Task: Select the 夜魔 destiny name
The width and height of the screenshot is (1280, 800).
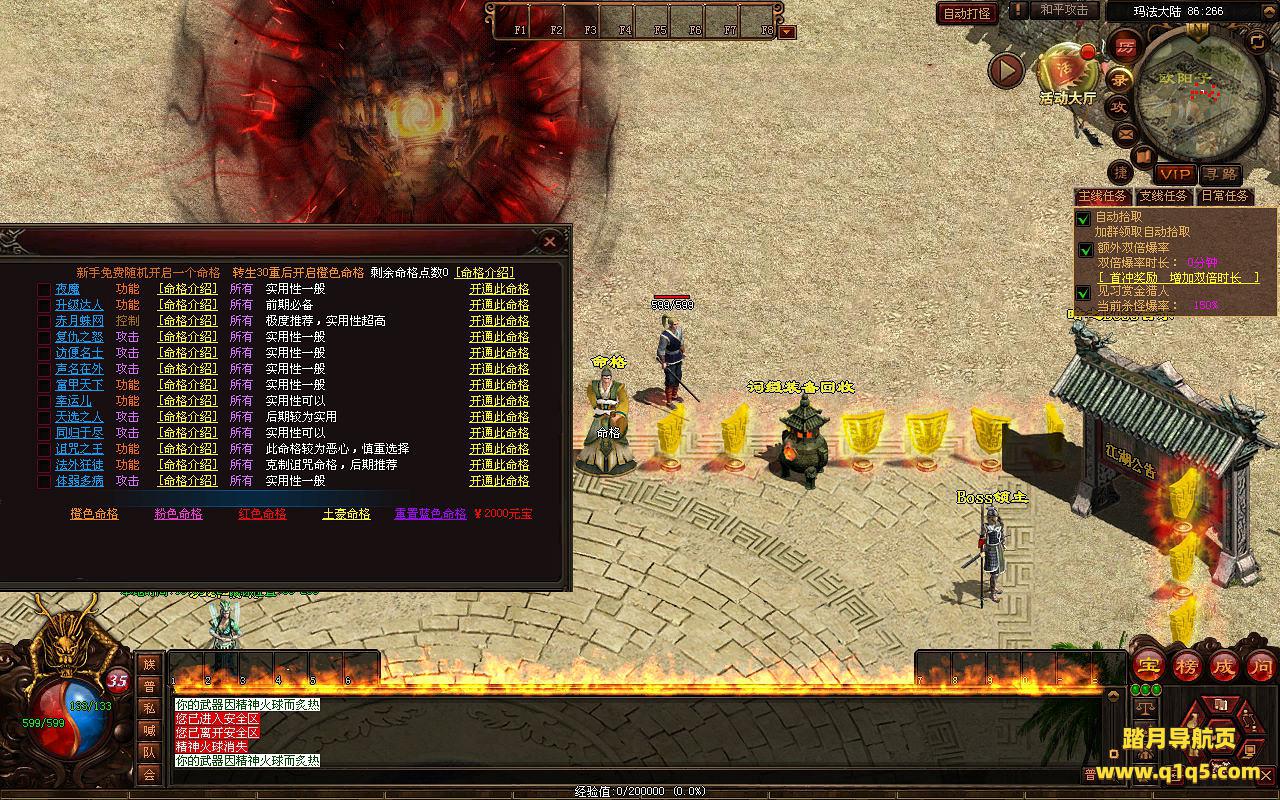Action: pyautogui.click(x=67, y=289)
